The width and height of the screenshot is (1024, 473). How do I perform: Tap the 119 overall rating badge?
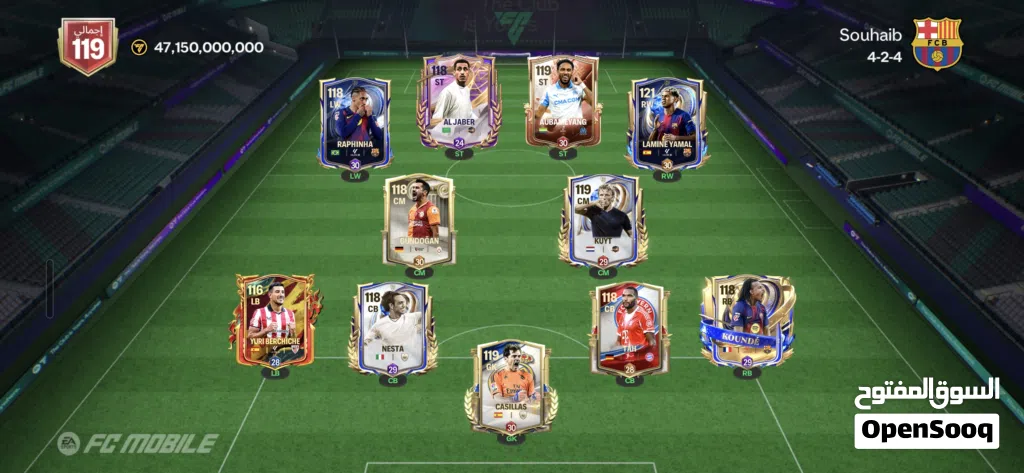(88, 46)
